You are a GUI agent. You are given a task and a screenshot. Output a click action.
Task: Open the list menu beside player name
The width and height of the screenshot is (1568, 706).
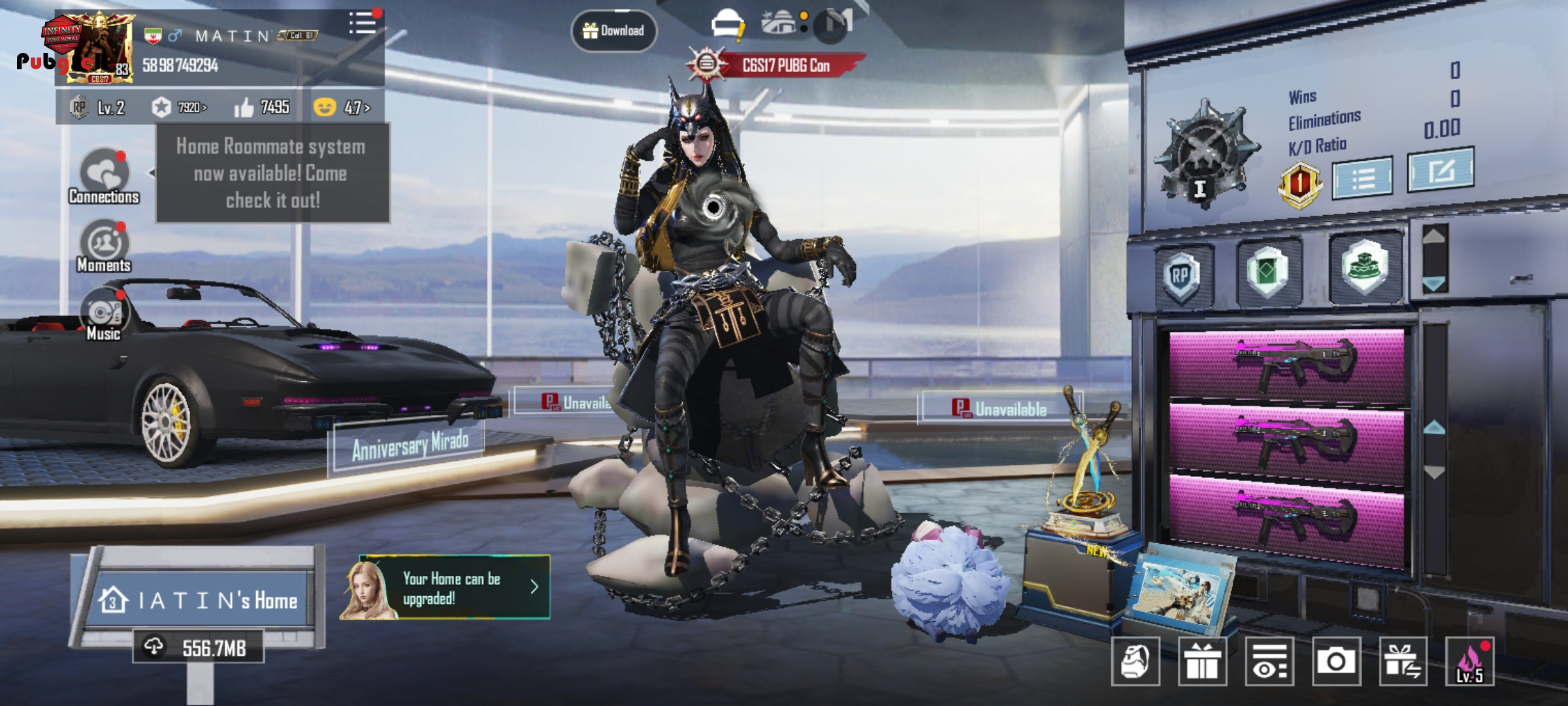[363, 24]
